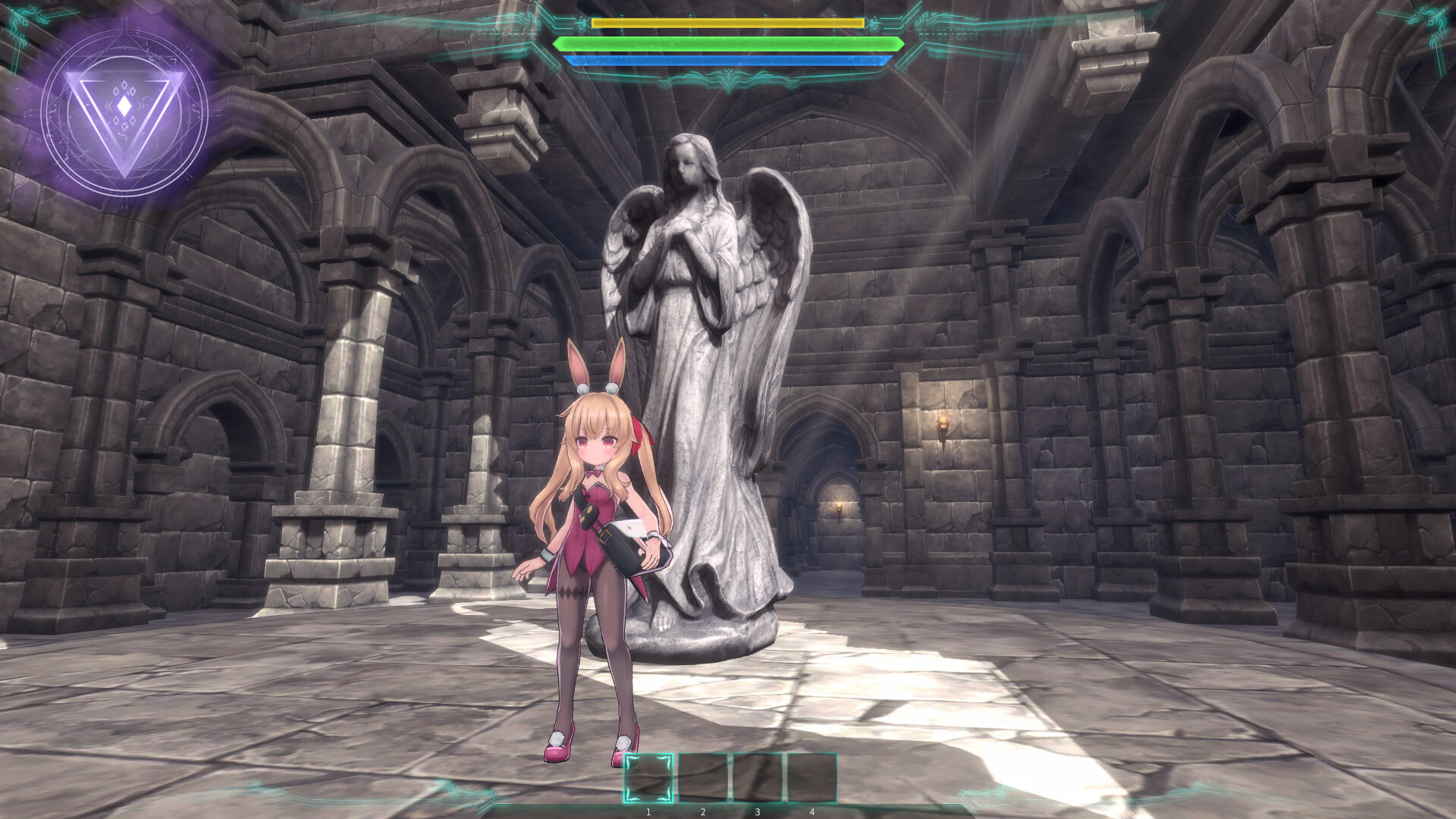Select hotbar slot 3

[758, 777]
